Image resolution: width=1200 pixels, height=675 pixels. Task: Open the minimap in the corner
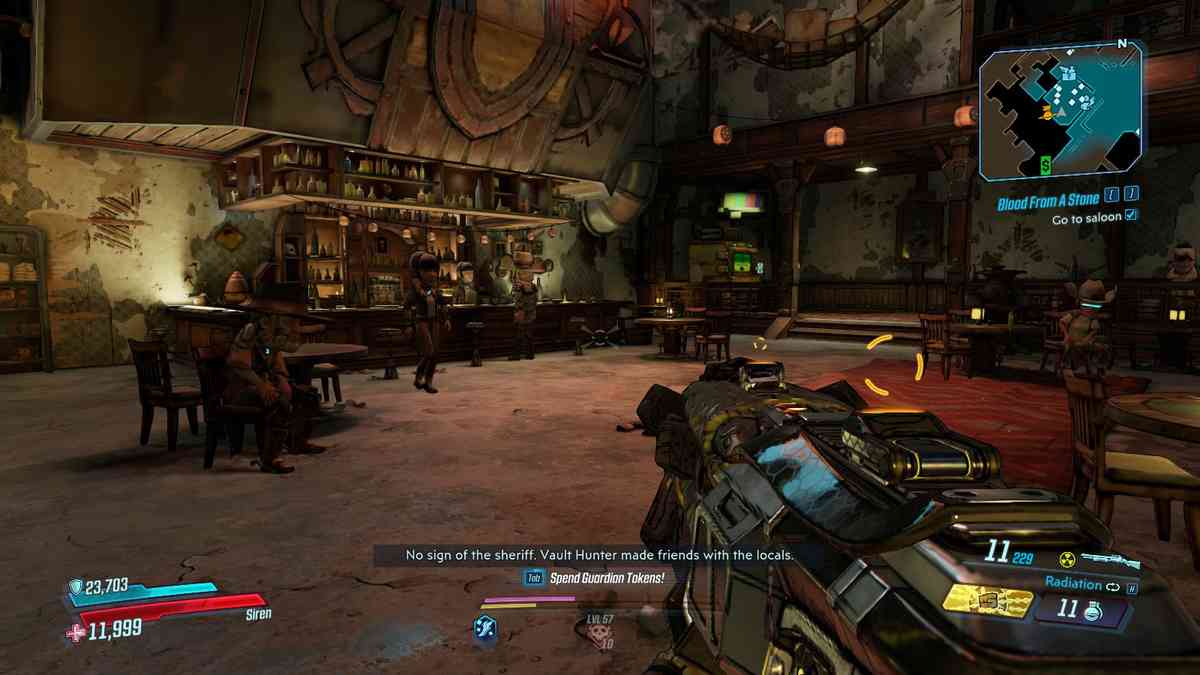click(1062, 112)
